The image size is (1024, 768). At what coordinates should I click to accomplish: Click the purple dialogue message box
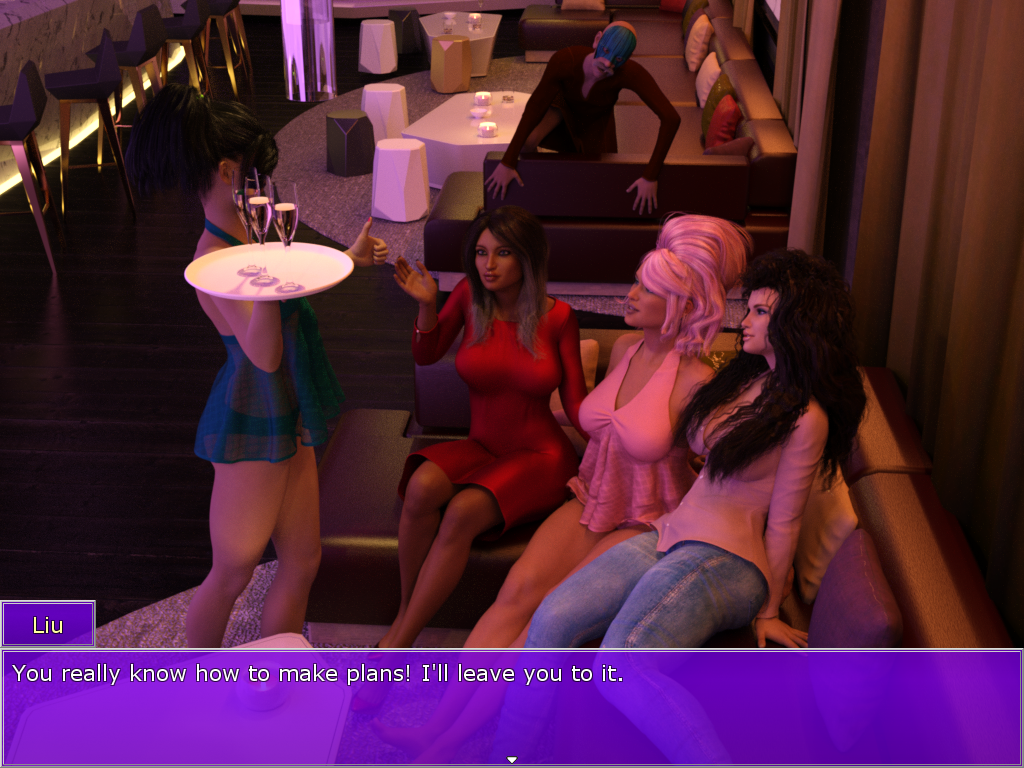click(512, 706)
